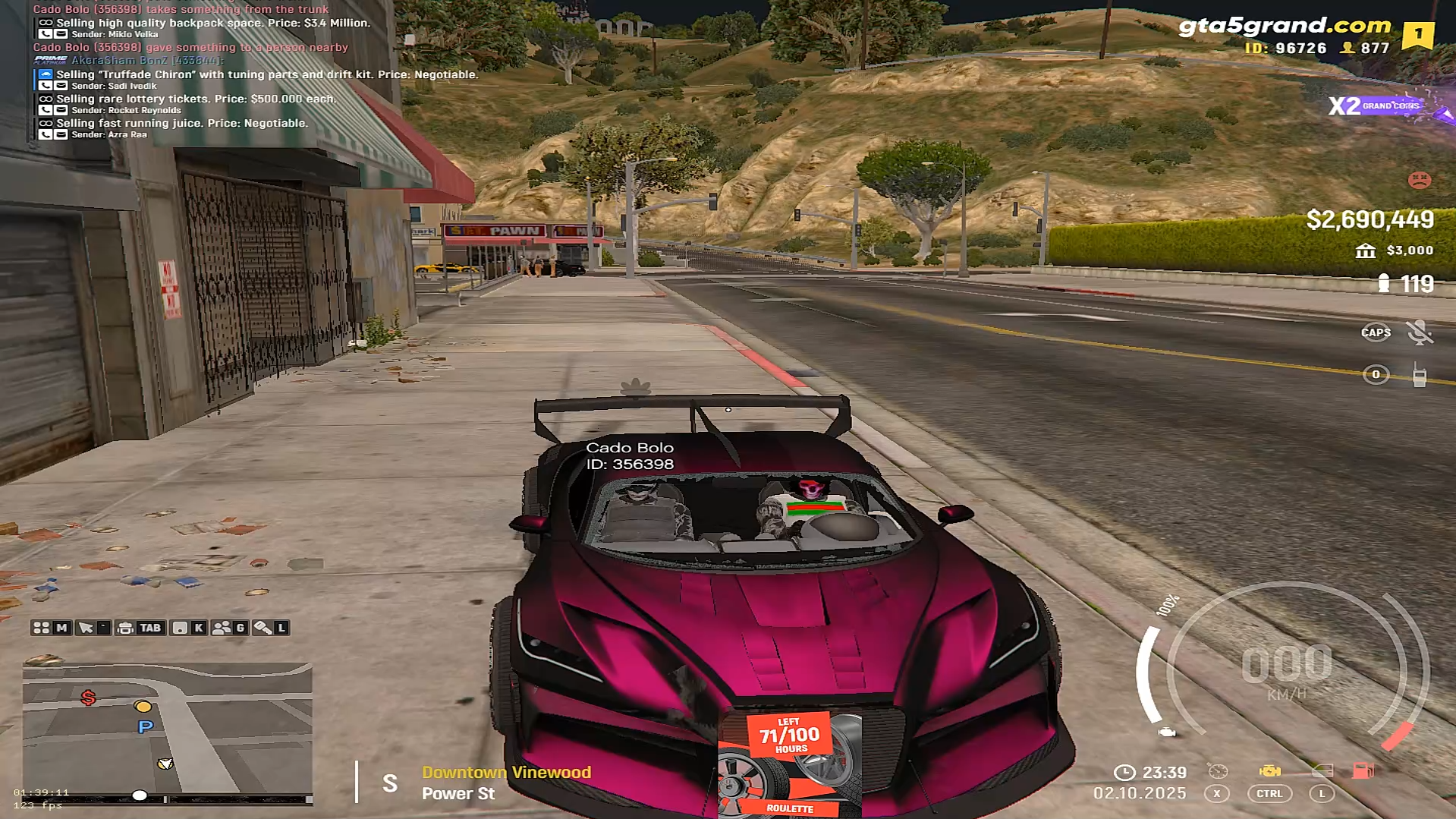Toggle the yellow engine status icon
This screenshot has height=819, width=1456.
1269,771
